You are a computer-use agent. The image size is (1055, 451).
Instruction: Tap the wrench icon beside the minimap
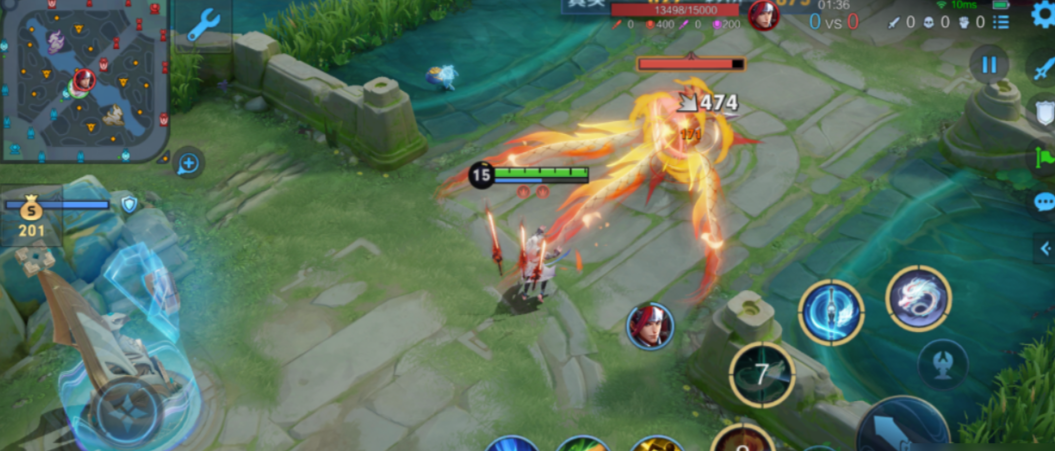coord(204,24)
